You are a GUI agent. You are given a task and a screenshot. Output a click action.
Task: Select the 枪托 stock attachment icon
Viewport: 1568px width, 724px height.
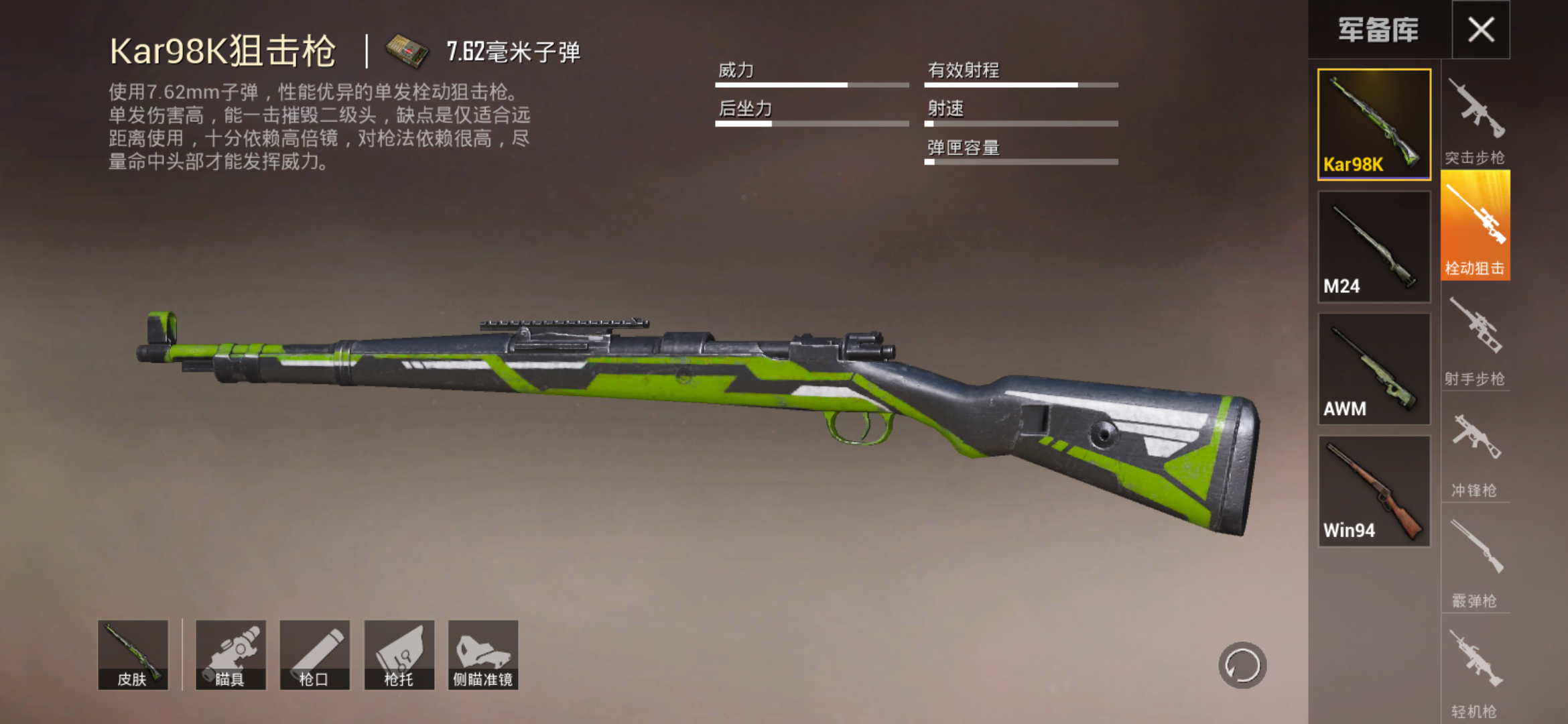[399, 656]
